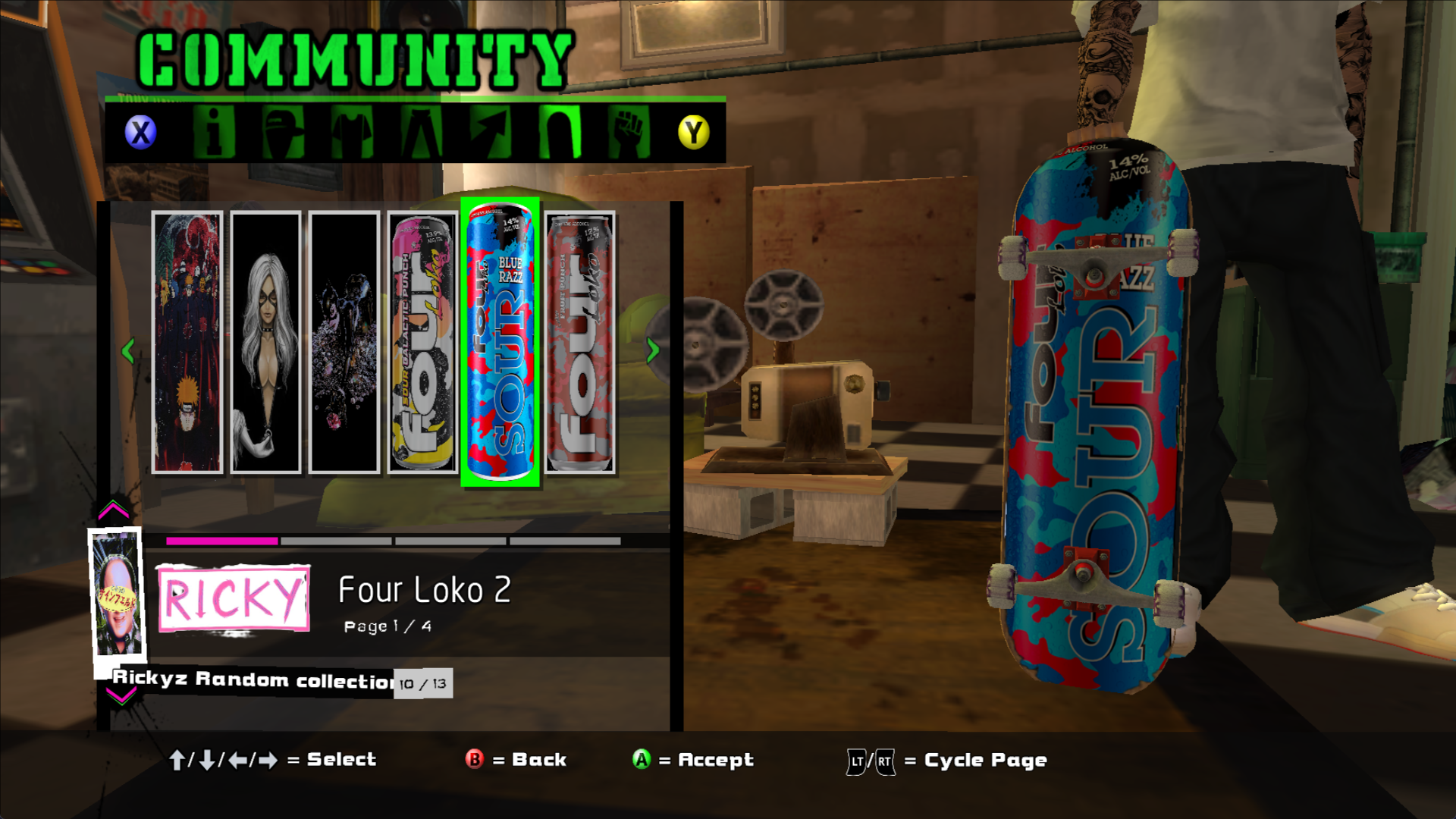Open the info category tab
This screenshot has height=819, width=1456.
coord(213,132)
